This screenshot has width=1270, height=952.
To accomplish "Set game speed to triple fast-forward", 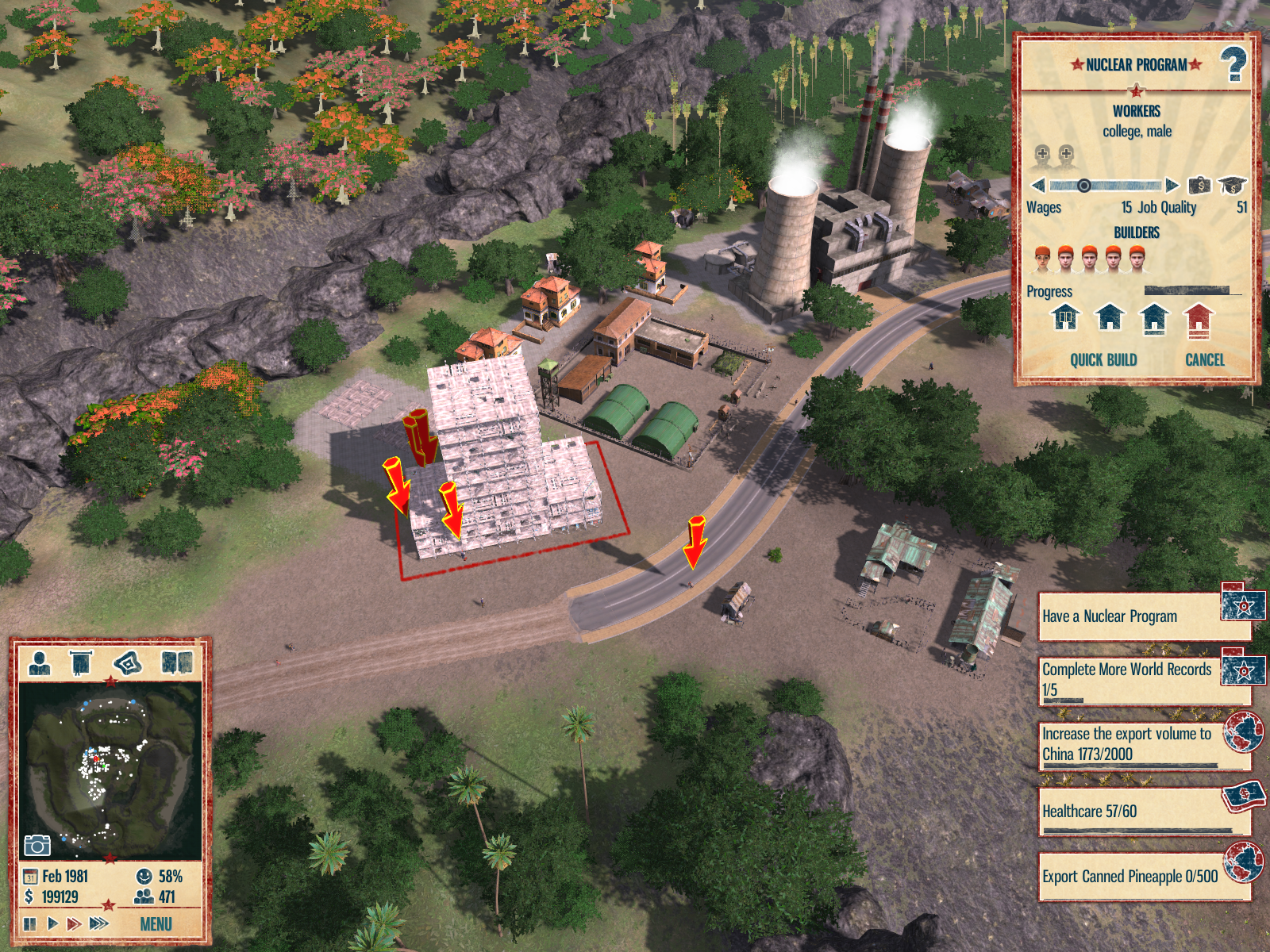I will [x=99, y=924].
